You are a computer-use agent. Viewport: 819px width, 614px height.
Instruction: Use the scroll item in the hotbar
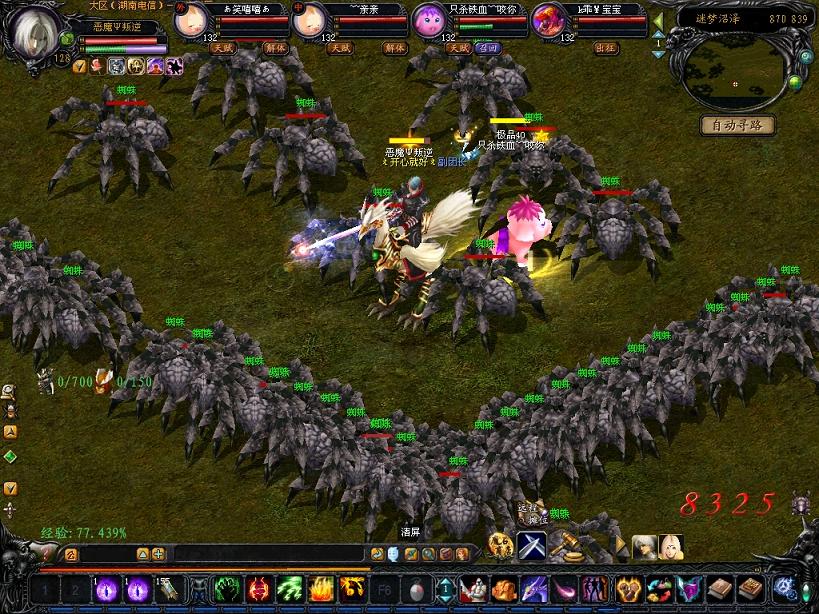tap(166, 590)
